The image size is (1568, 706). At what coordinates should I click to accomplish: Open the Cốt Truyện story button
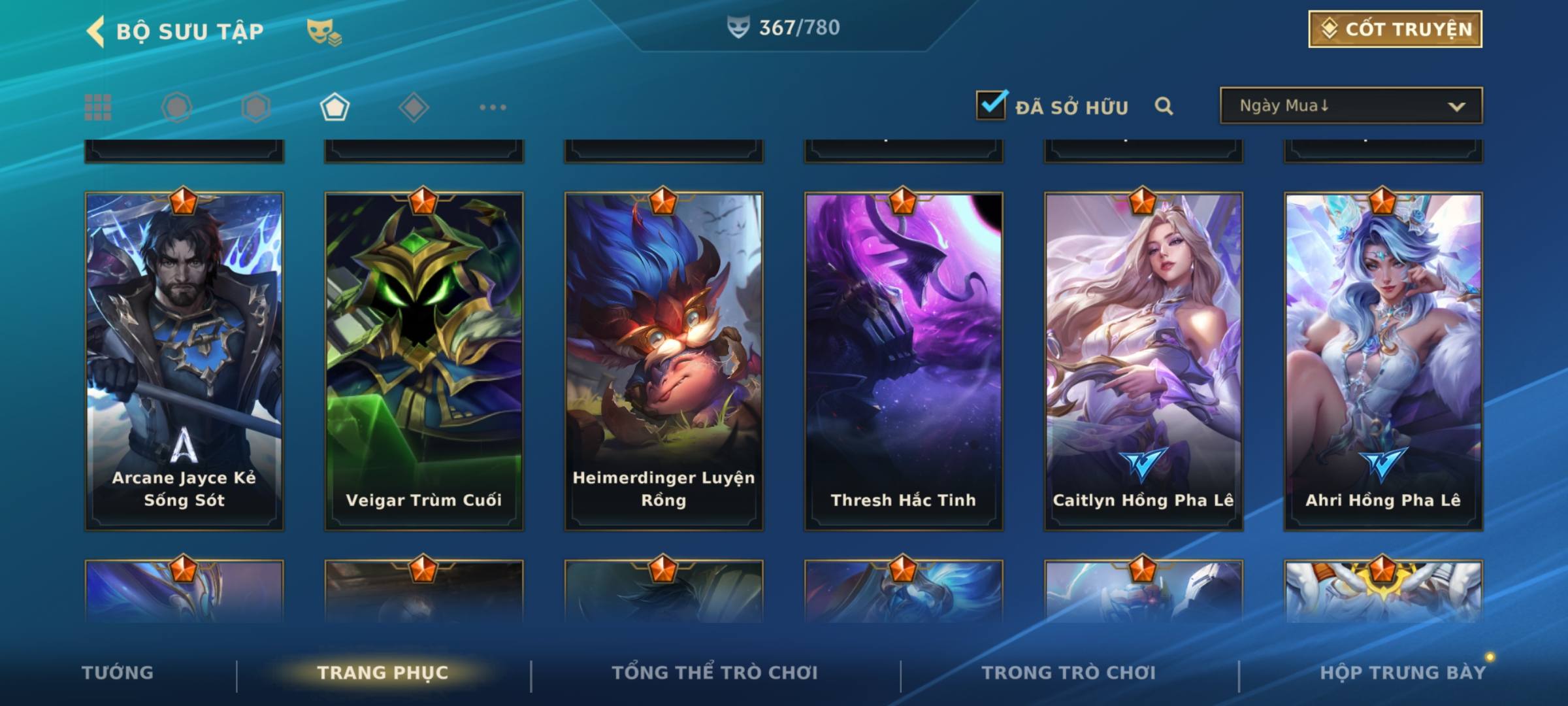pos(1394,29)
